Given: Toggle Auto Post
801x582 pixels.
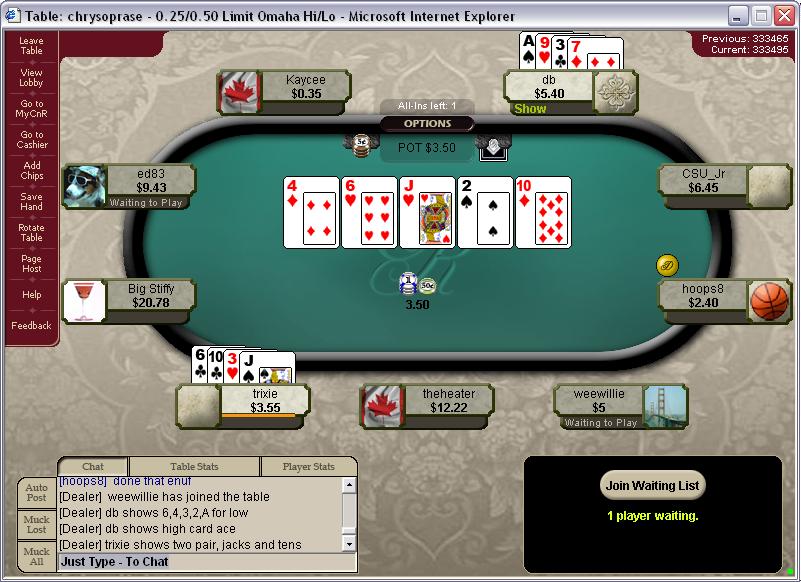Looking at the screenshot, I should click(36, 493).
